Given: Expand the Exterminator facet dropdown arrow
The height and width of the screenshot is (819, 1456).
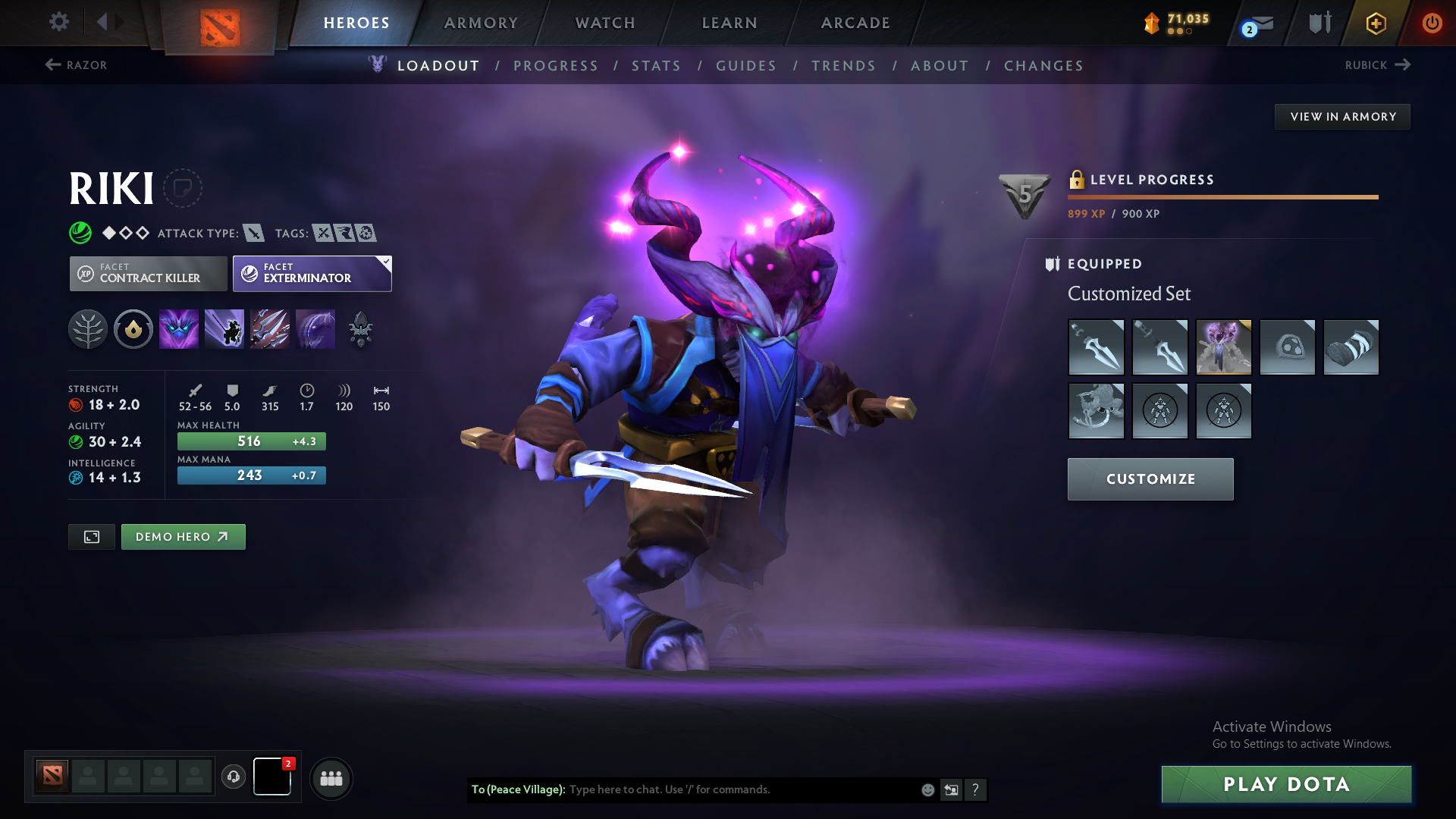Looking at the screenshot, I should 386,263.
